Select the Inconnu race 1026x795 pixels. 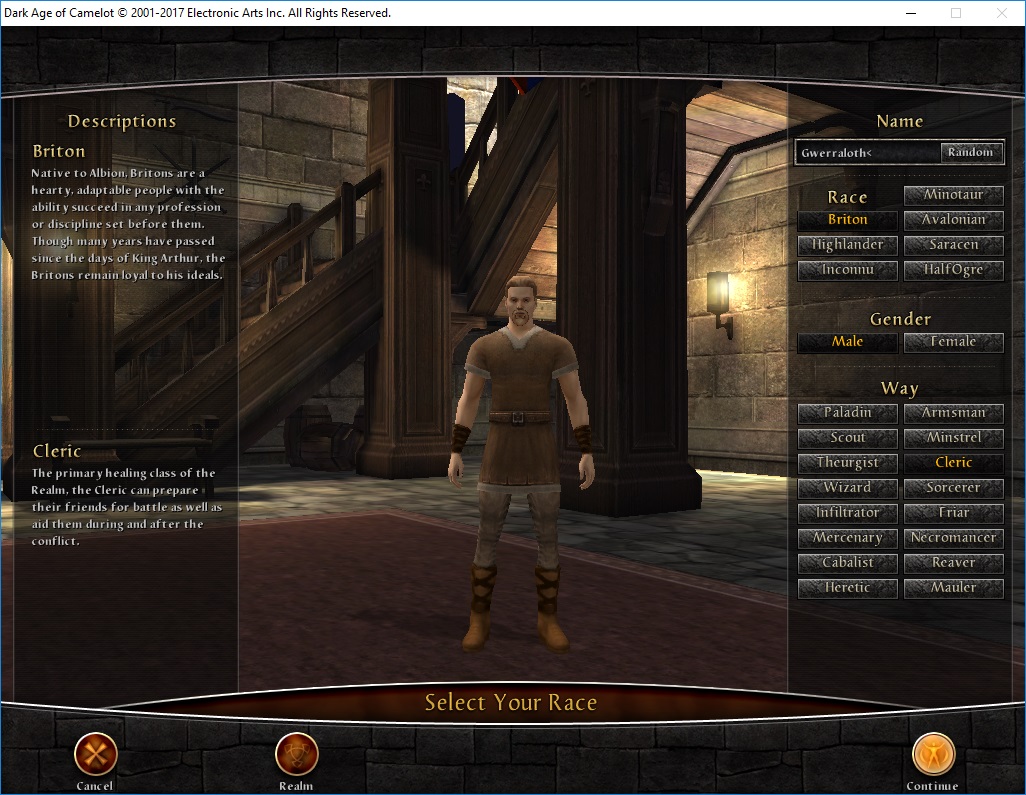point(847,270)
